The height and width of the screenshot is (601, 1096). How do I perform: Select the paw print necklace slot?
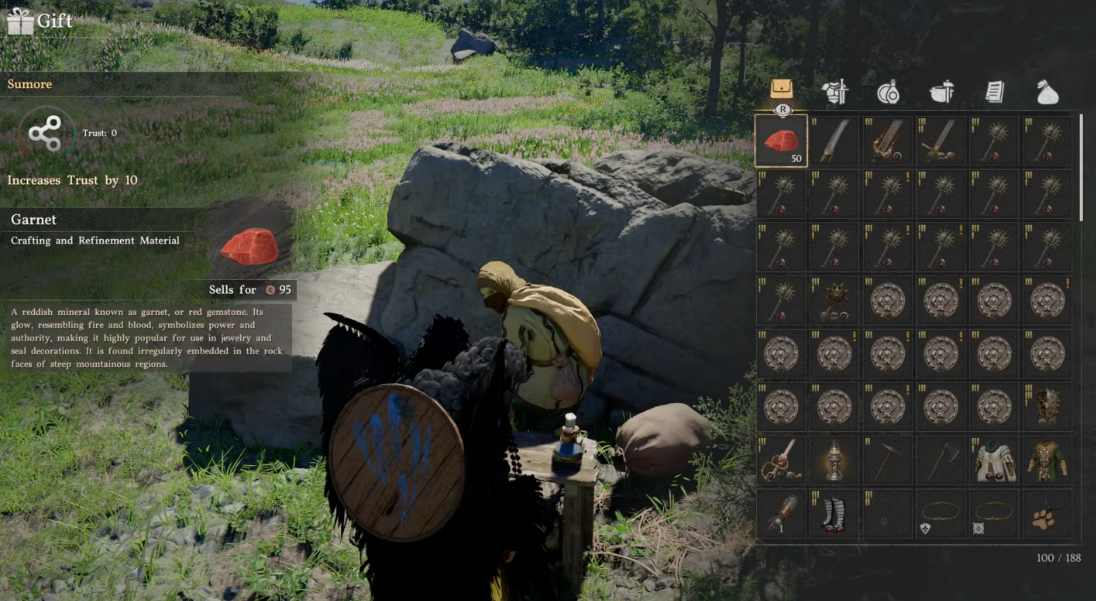tap(1047, 514)
